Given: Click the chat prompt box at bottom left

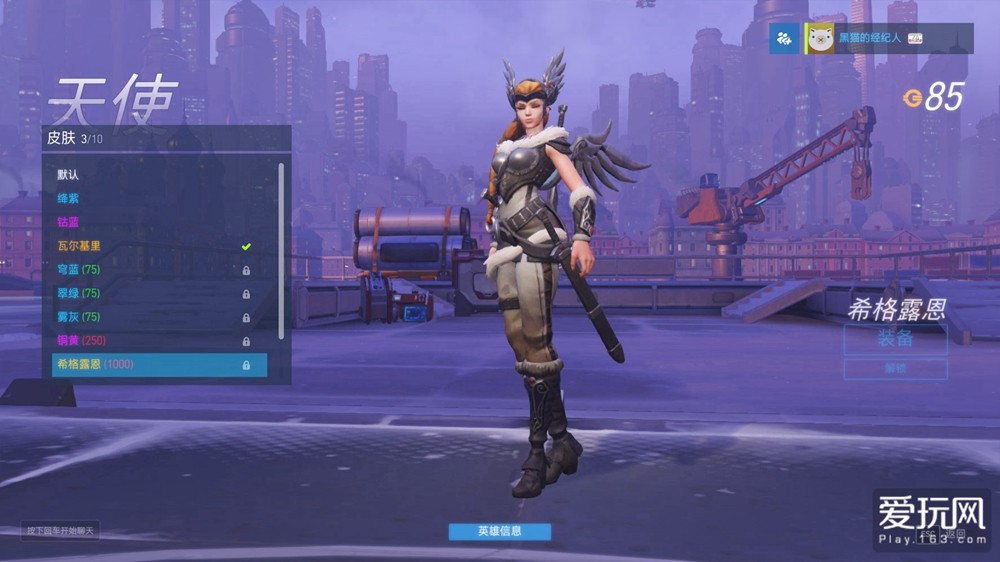Looking at the screenshot, I should [62, 531].
